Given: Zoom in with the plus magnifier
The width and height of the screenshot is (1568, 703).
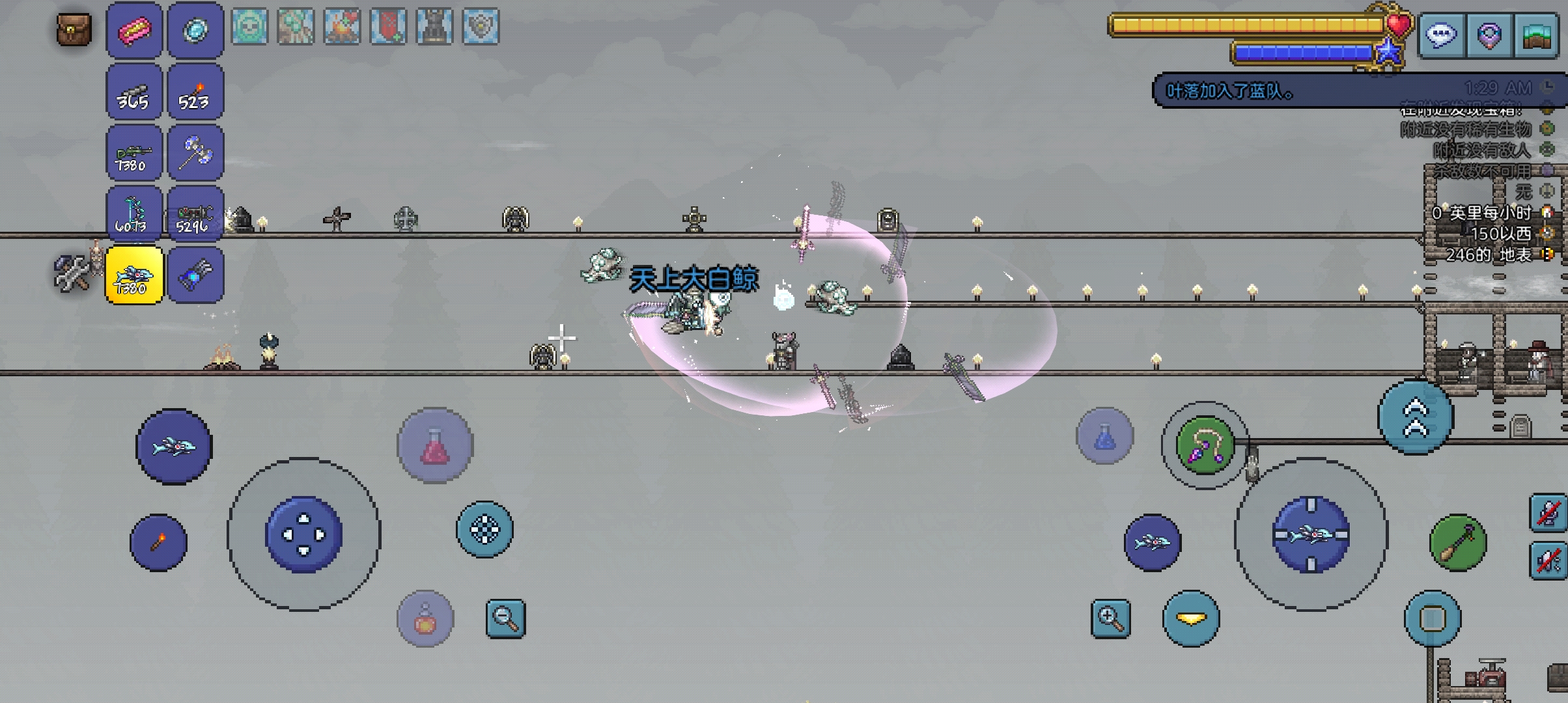Looking at the screenshot, I should [x=1111, y=618].
